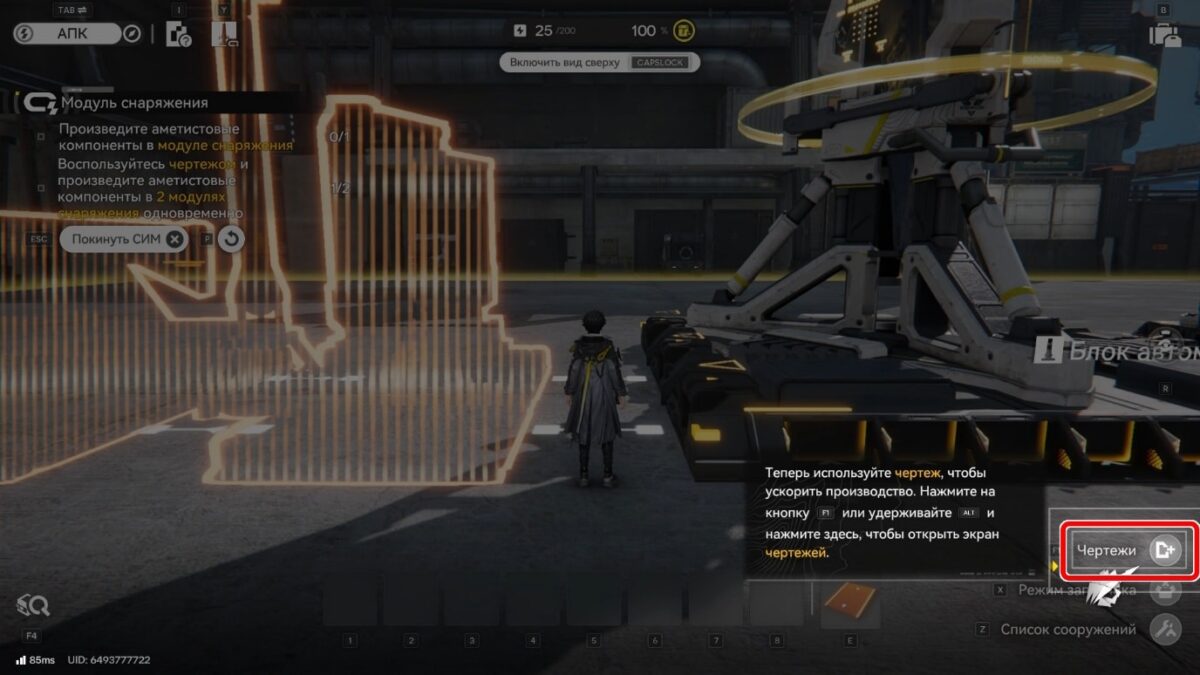Open the briefcase inventory icon at top right
Image resolution: width=1200 pixels, height=675 pixels.
(x=1164, y=35)
